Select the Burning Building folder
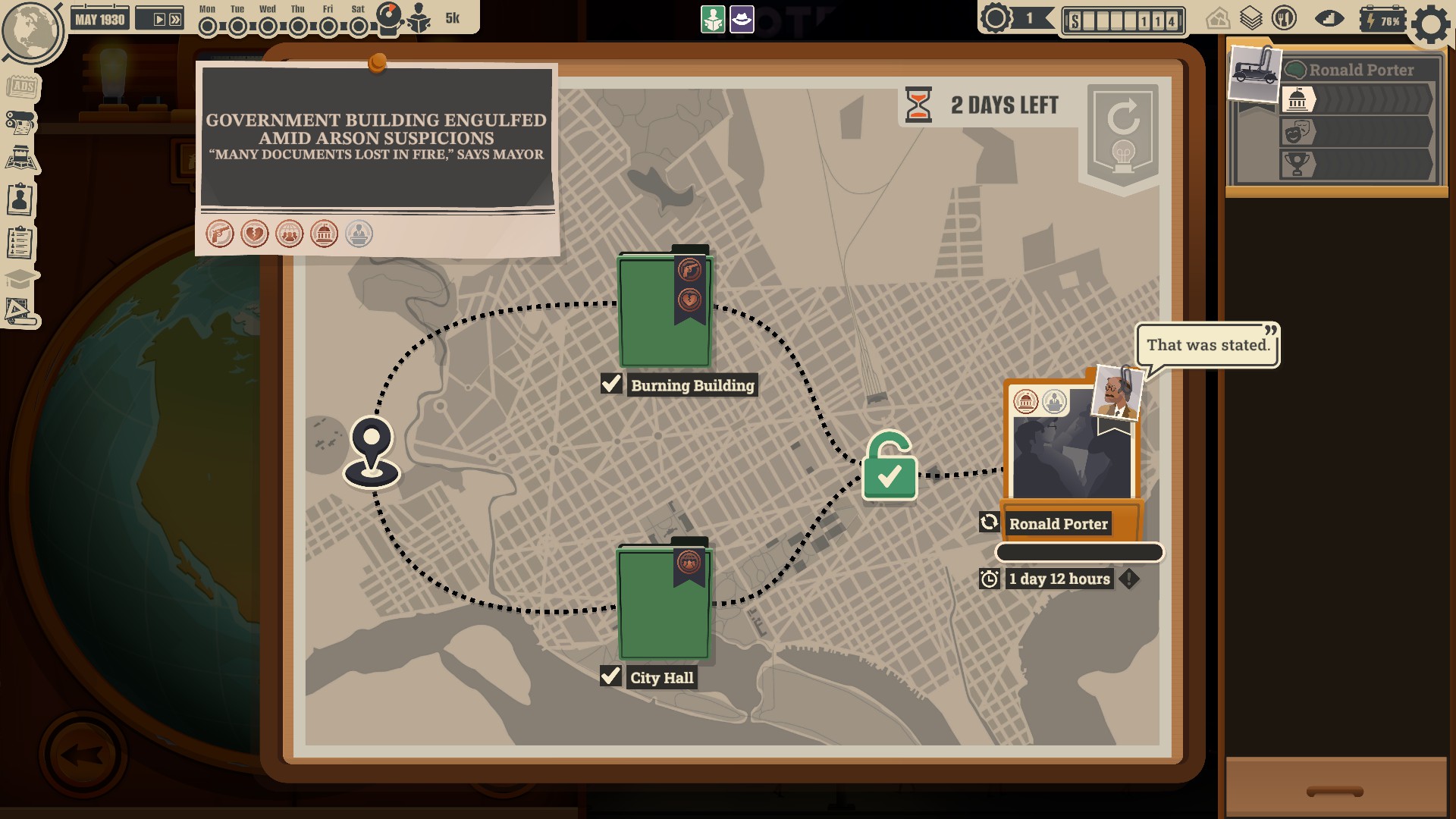Screen dimensions: 1456x819 664,311
